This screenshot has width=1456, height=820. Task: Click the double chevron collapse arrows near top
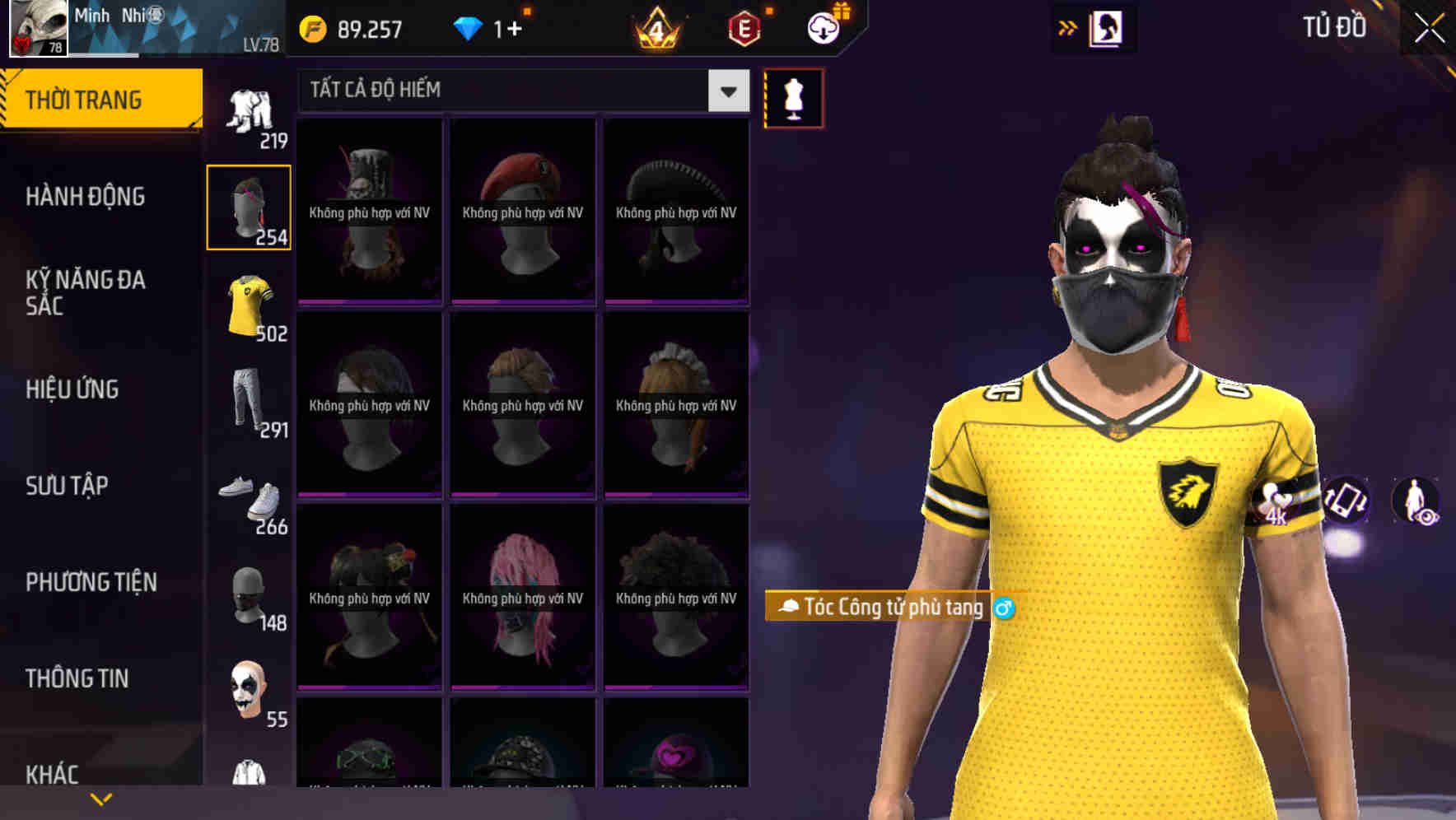coord(1067,27)
